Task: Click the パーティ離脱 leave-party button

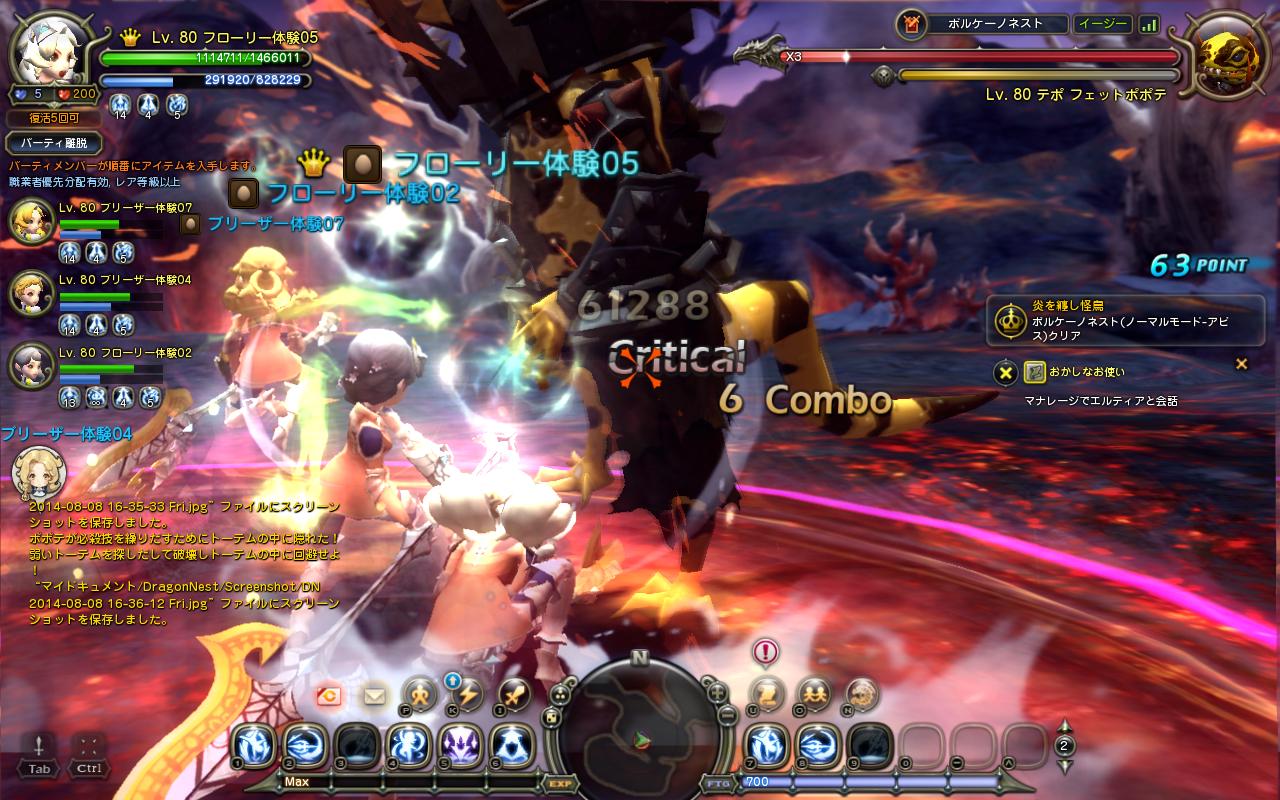Action: pos(54,144)
